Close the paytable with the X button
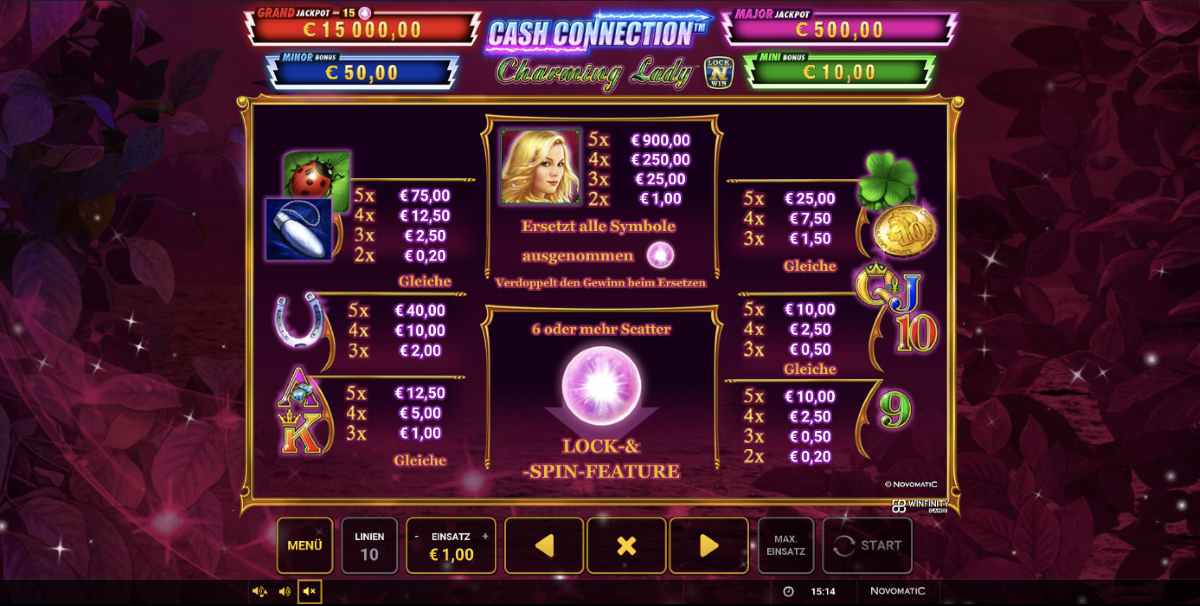This screenshot has height=606, width=1200. pos(626,545)
